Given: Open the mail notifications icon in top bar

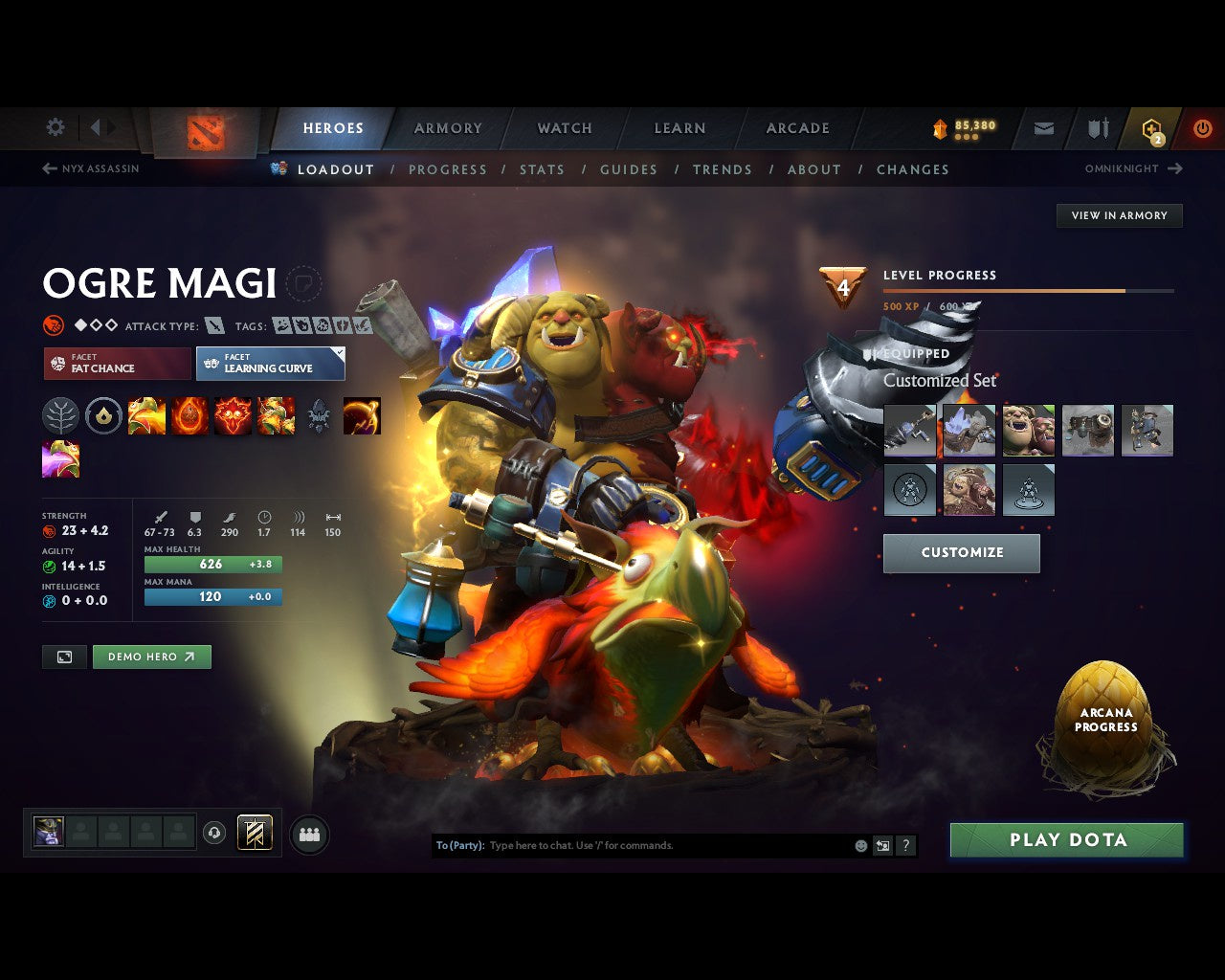Looking at the screenshot, I should (x=1042, y=127).
